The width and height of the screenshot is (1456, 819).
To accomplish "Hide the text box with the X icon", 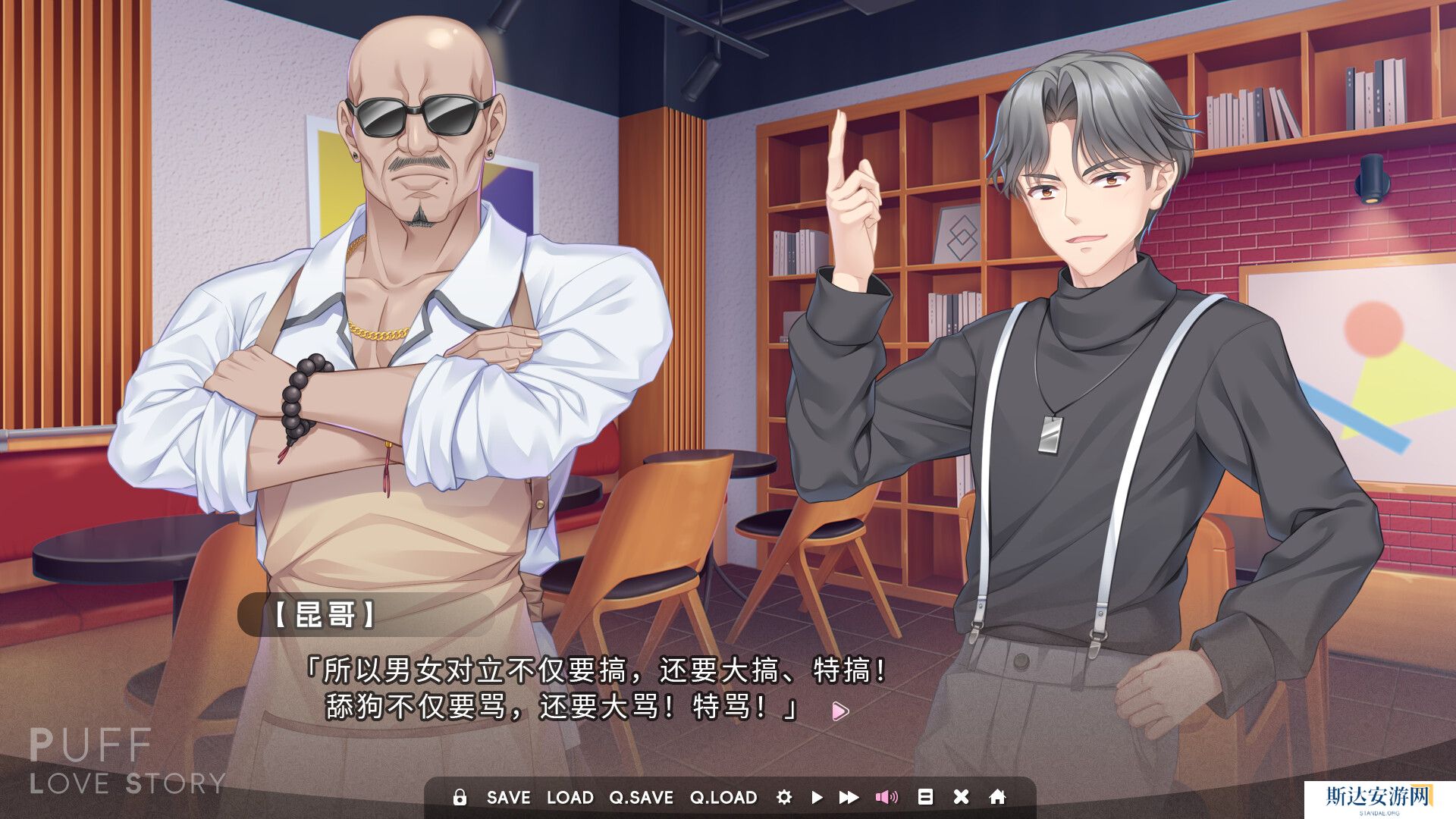I will [x=961, y=797].
